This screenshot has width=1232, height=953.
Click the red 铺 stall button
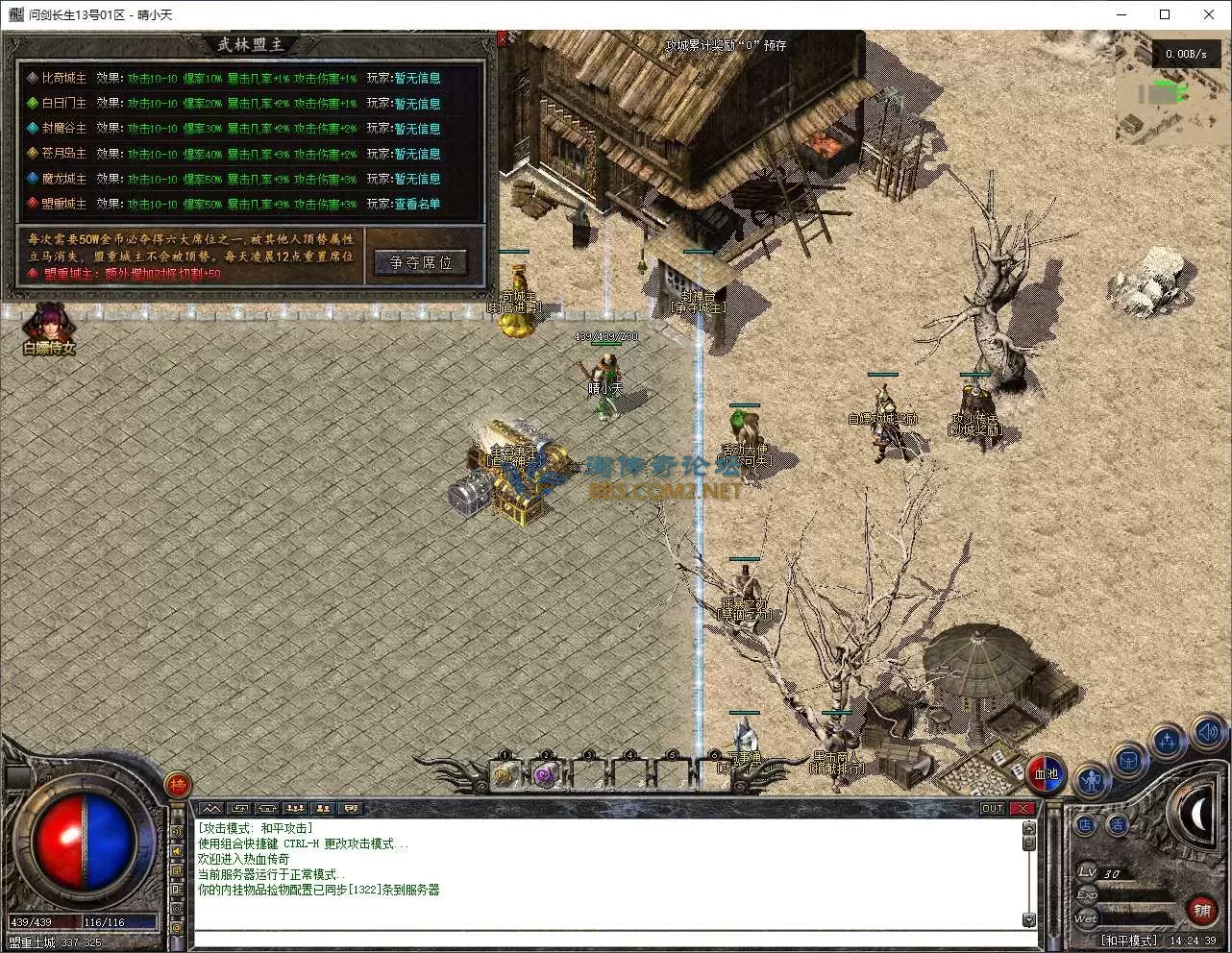click(x=1200, y=909)
